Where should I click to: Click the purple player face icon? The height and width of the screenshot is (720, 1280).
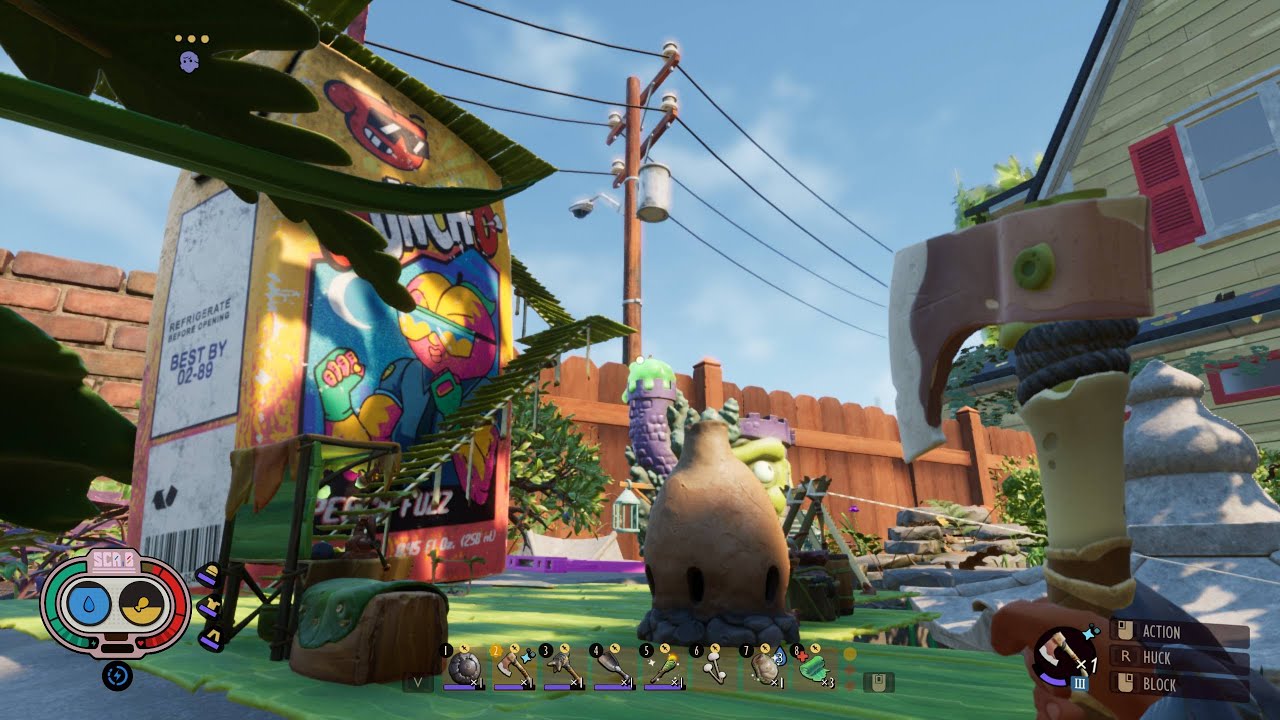coord(189,62)
